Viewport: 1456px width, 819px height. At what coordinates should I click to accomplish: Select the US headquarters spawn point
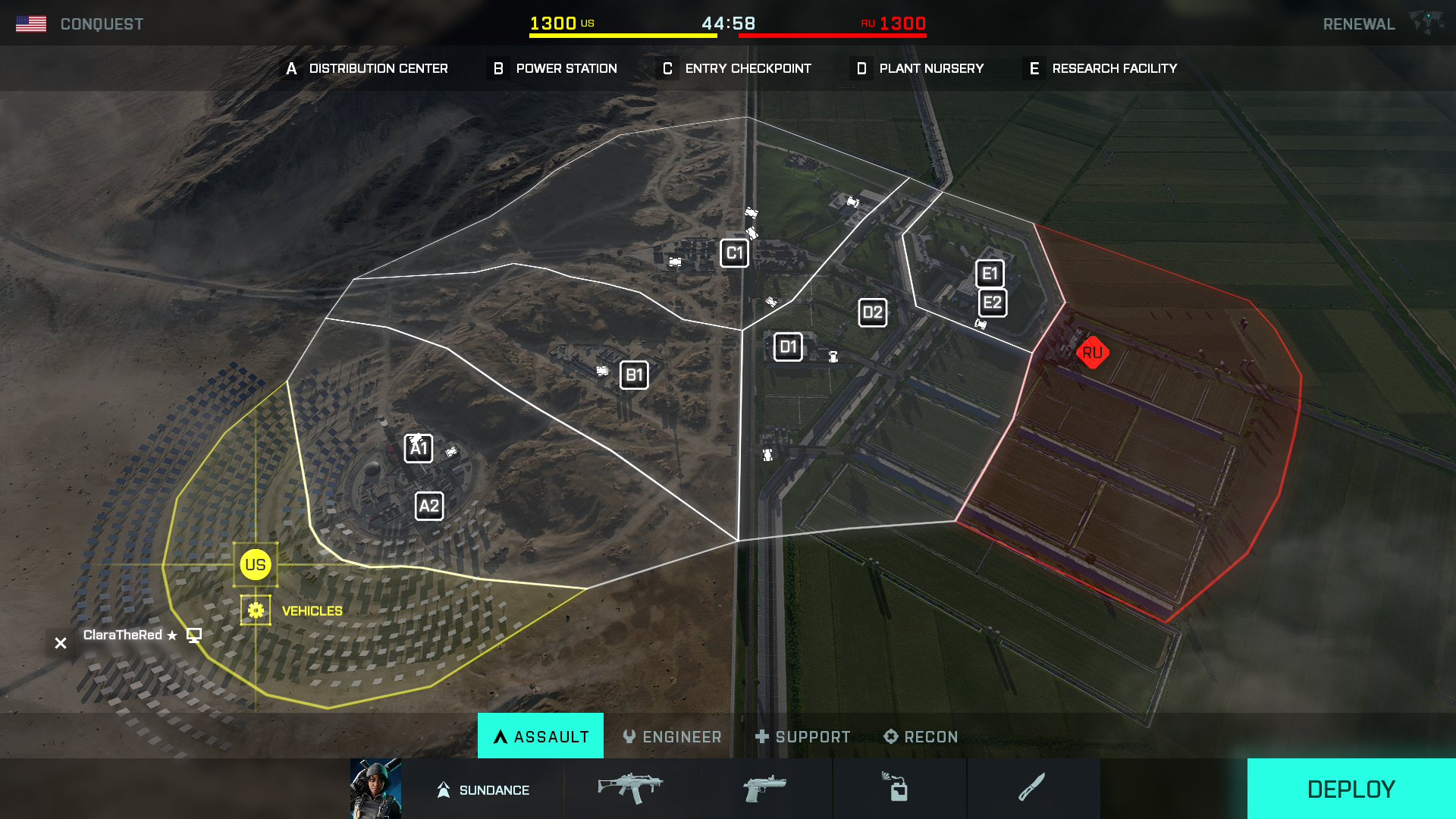pos(255,565)
